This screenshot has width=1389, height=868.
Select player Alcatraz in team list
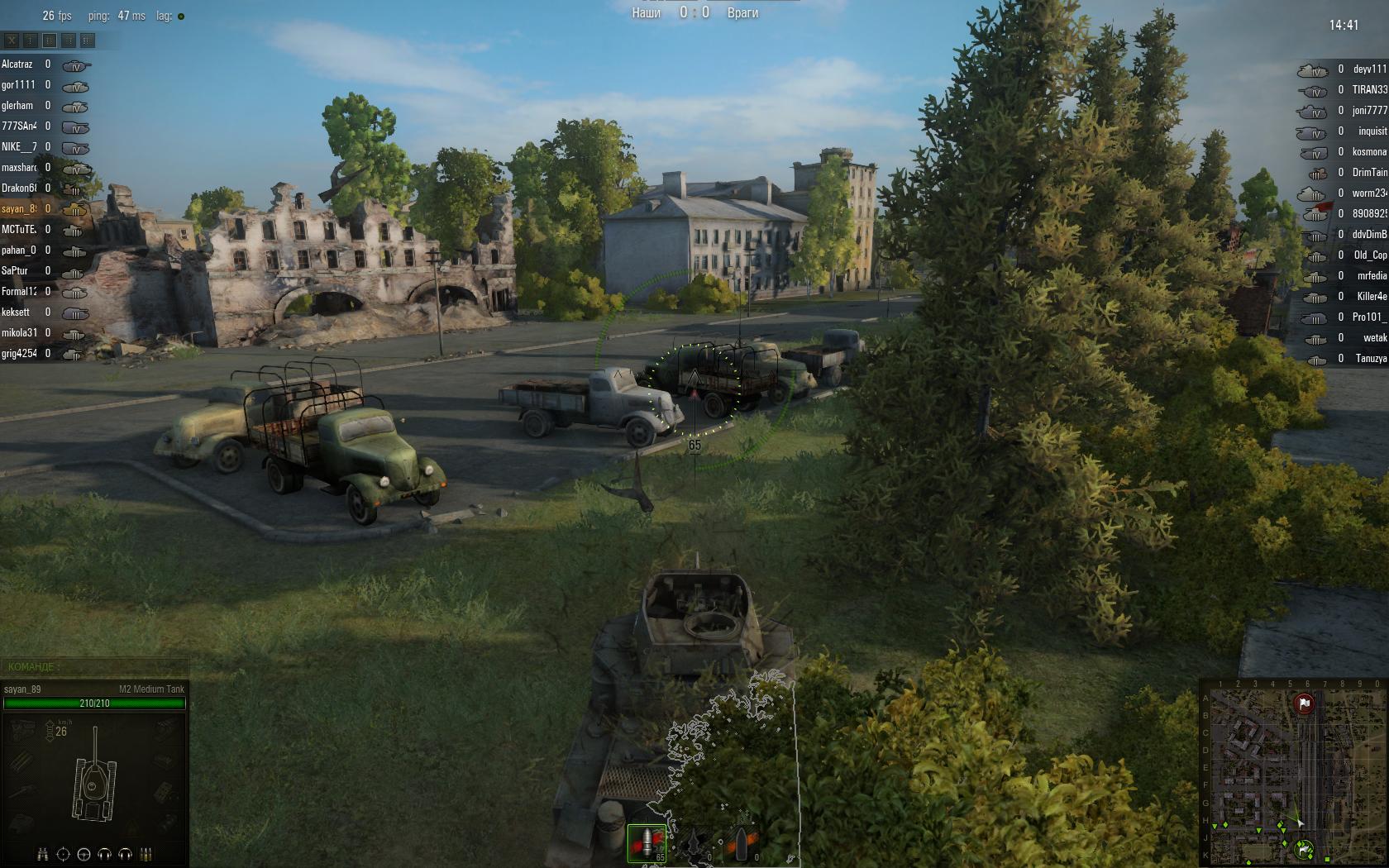[x=17, y=64]
